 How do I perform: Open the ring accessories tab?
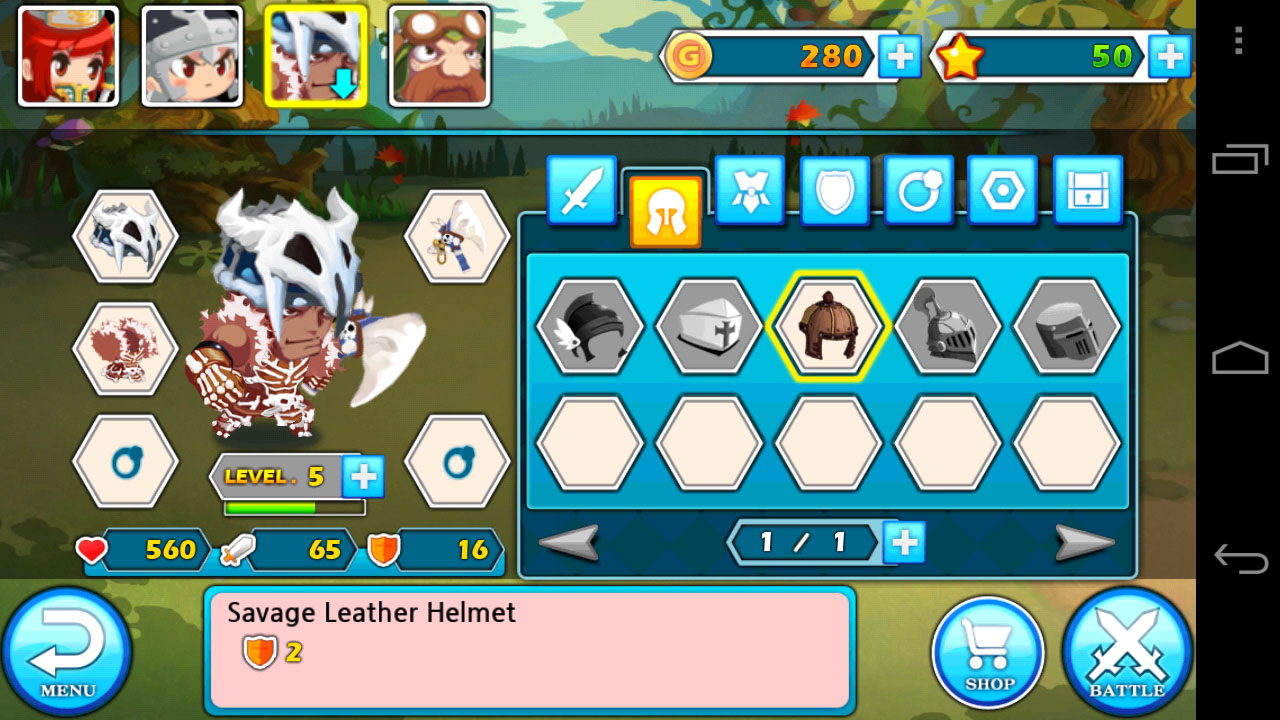tap(918, 190)
